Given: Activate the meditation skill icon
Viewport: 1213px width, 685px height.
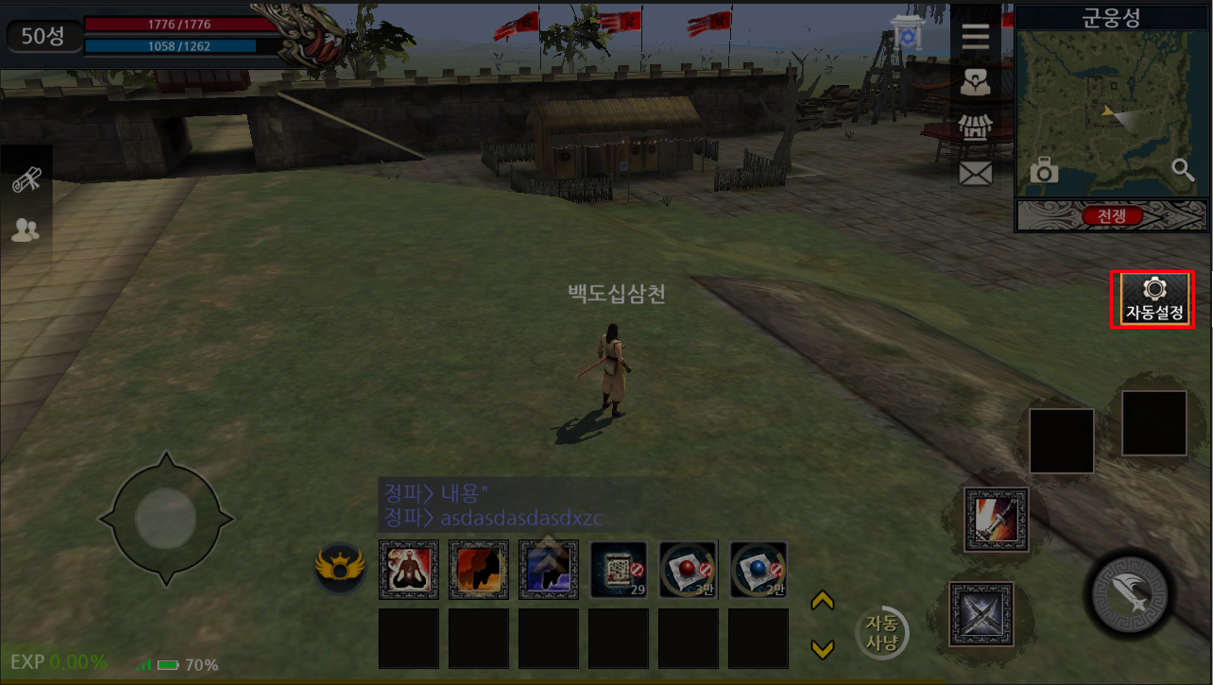Looking at the screenshot, I should click(x=408, y=569).
